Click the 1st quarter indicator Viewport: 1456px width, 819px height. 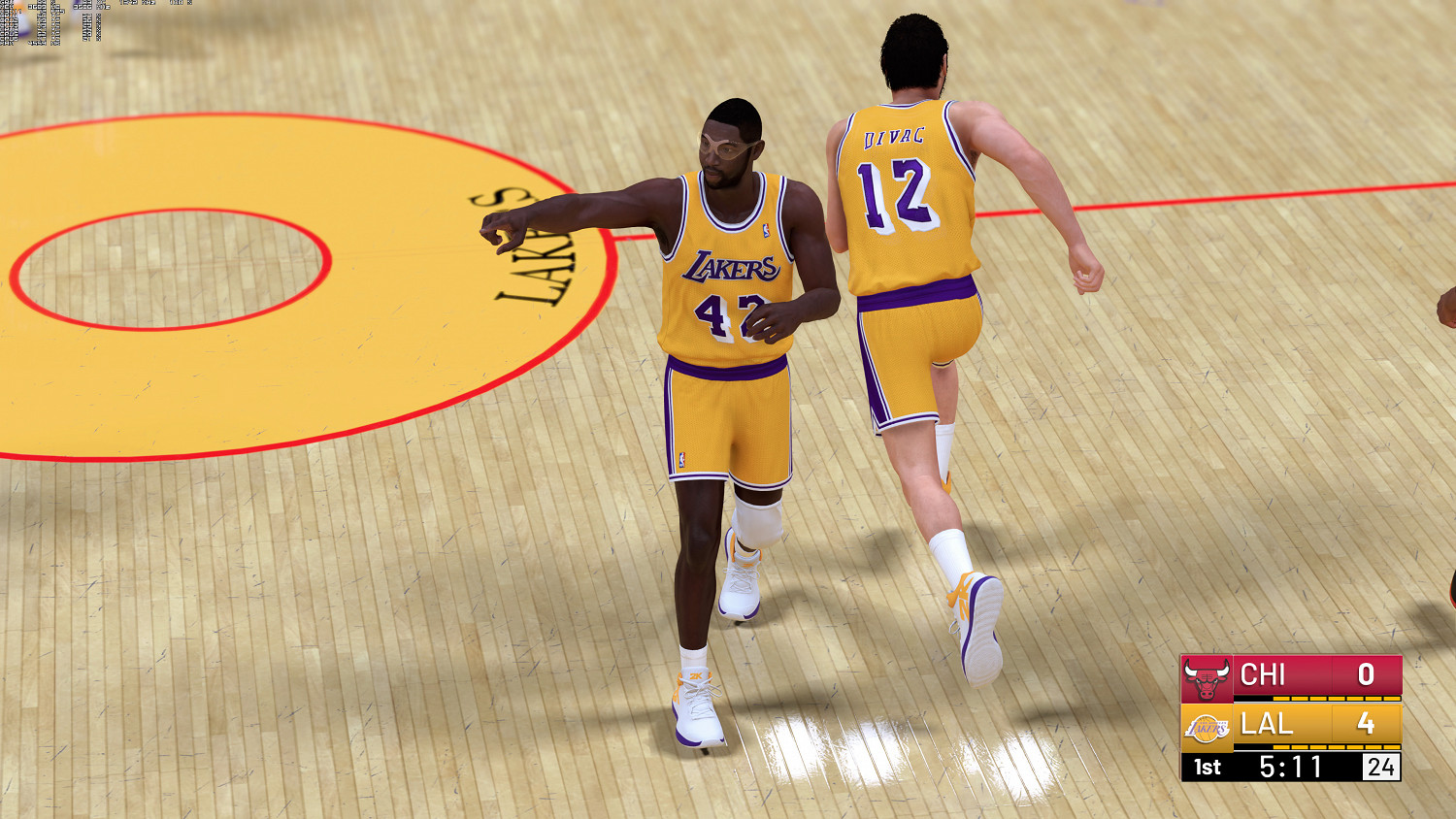pyautogui.click(x=1208, y=765)
